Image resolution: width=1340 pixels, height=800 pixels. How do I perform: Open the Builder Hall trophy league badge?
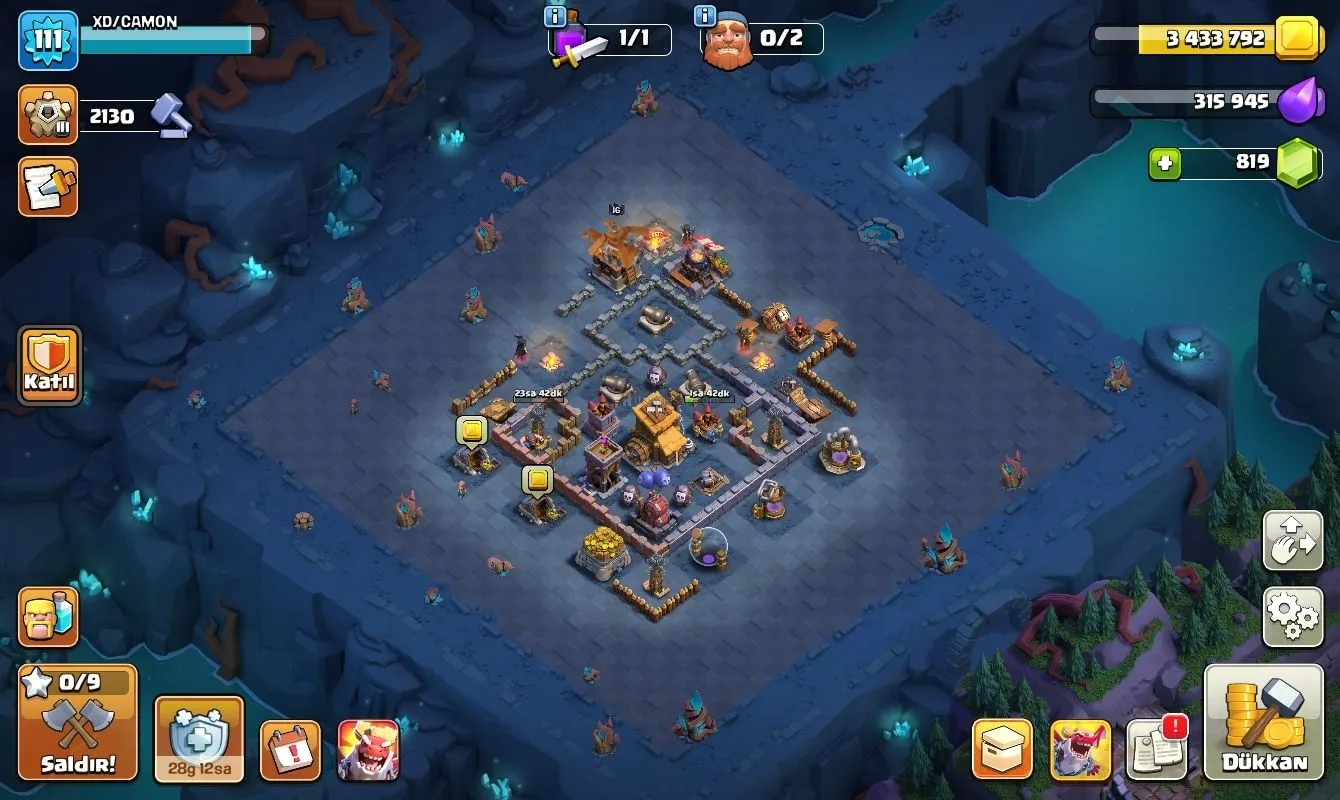pyautogui.click(x=48, y=116)
